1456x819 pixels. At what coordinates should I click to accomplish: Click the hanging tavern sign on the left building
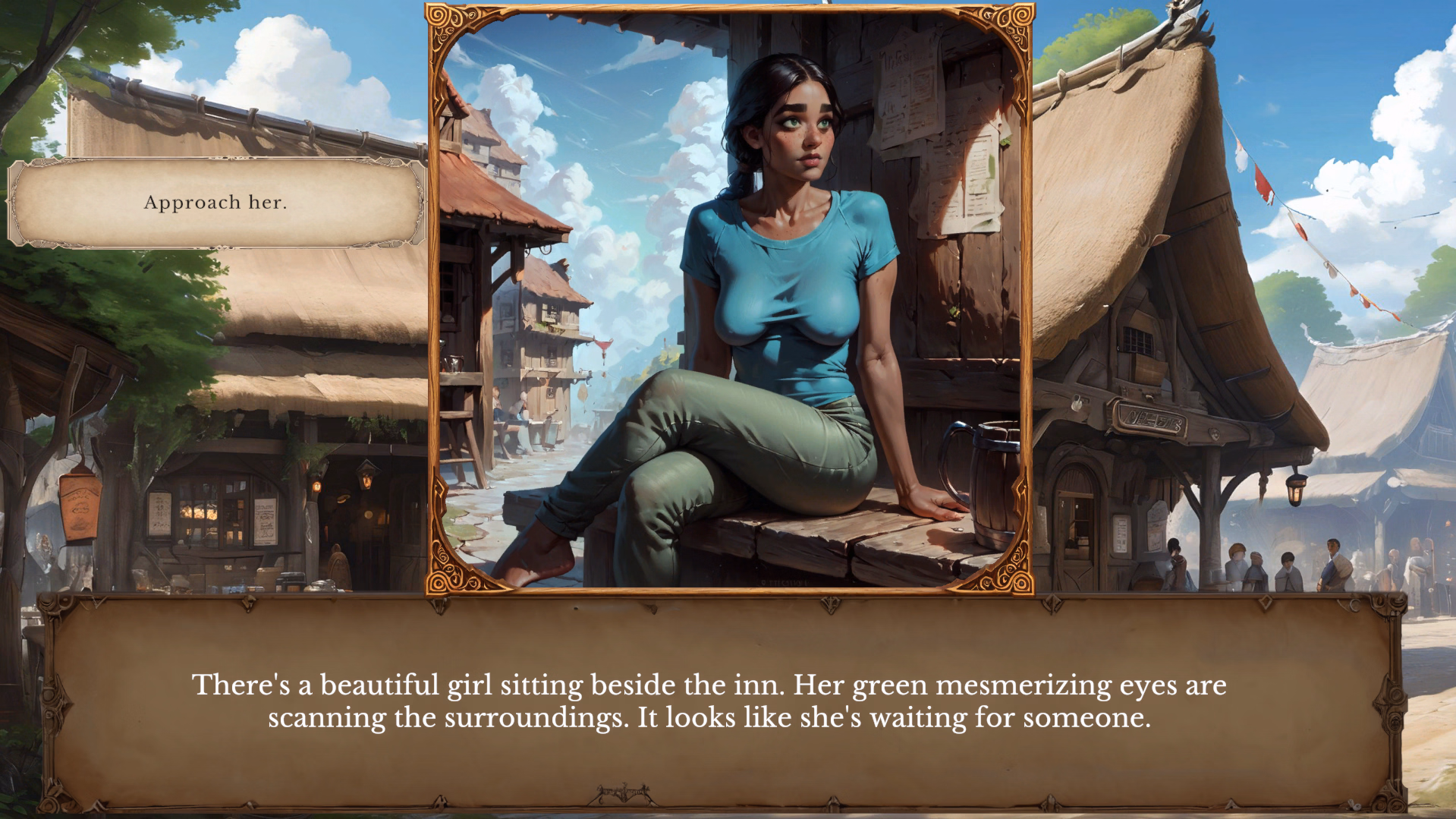[x=79, y=505]
